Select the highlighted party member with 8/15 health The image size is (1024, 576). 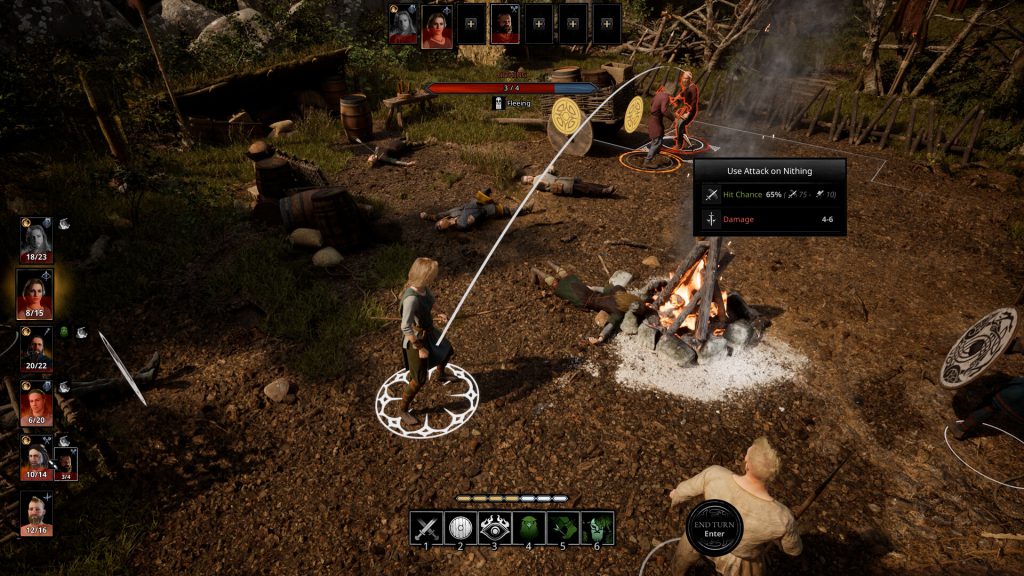pos(36,292)
